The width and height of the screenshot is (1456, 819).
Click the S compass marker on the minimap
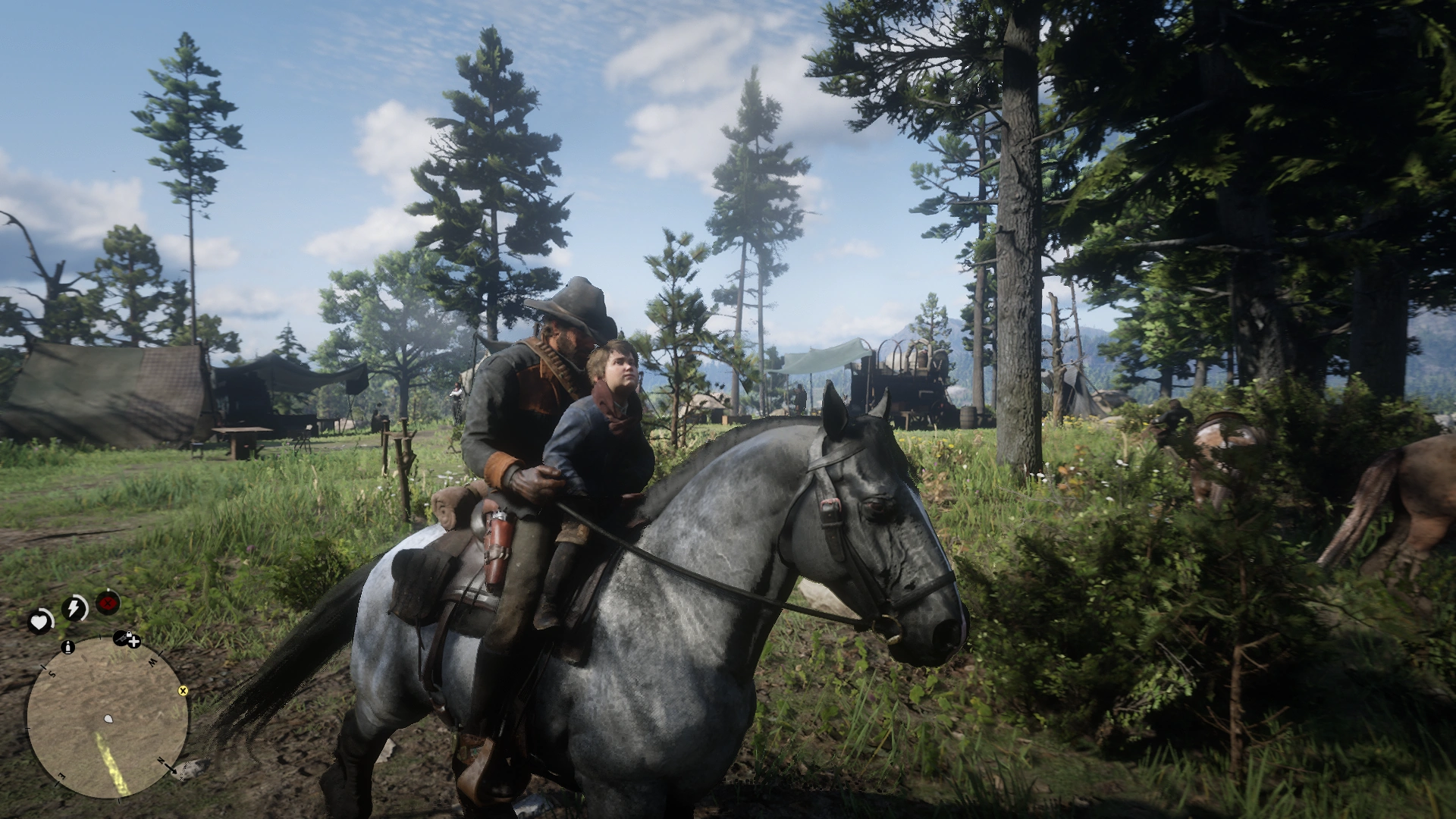(x=52, y=673)
